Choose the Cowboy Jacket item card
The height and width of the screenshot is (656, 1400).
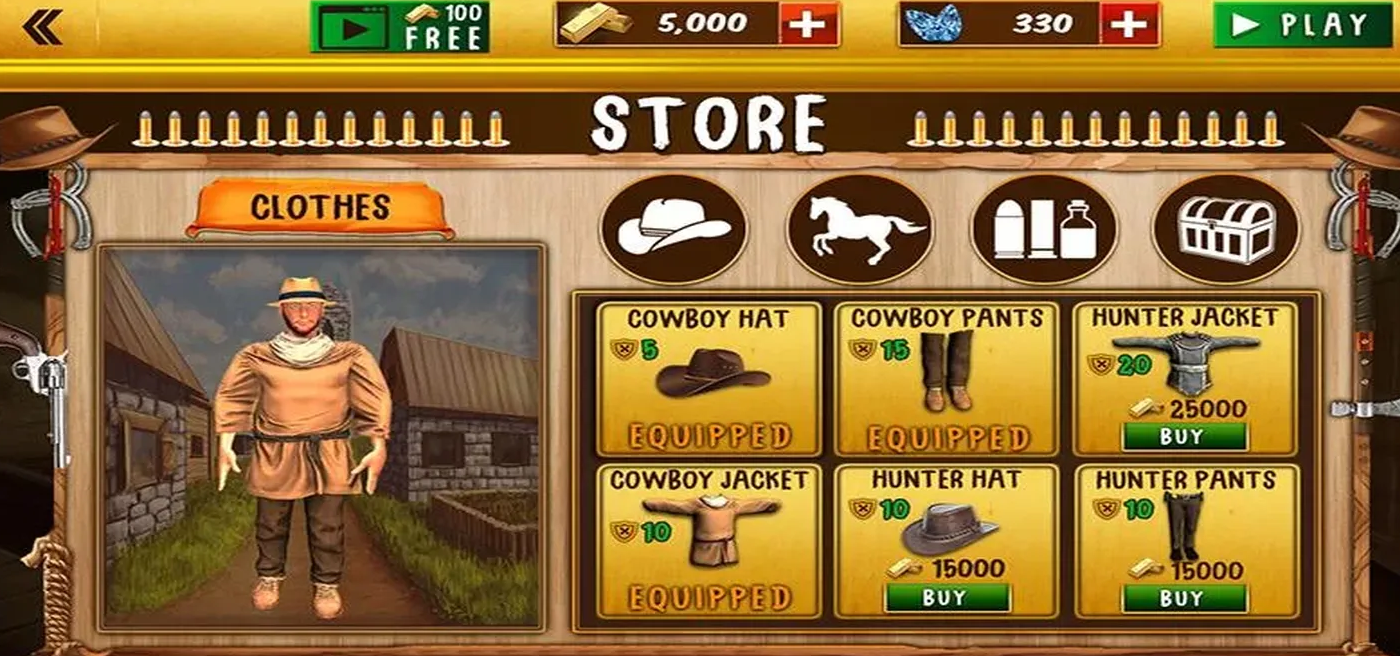(709, 540)
